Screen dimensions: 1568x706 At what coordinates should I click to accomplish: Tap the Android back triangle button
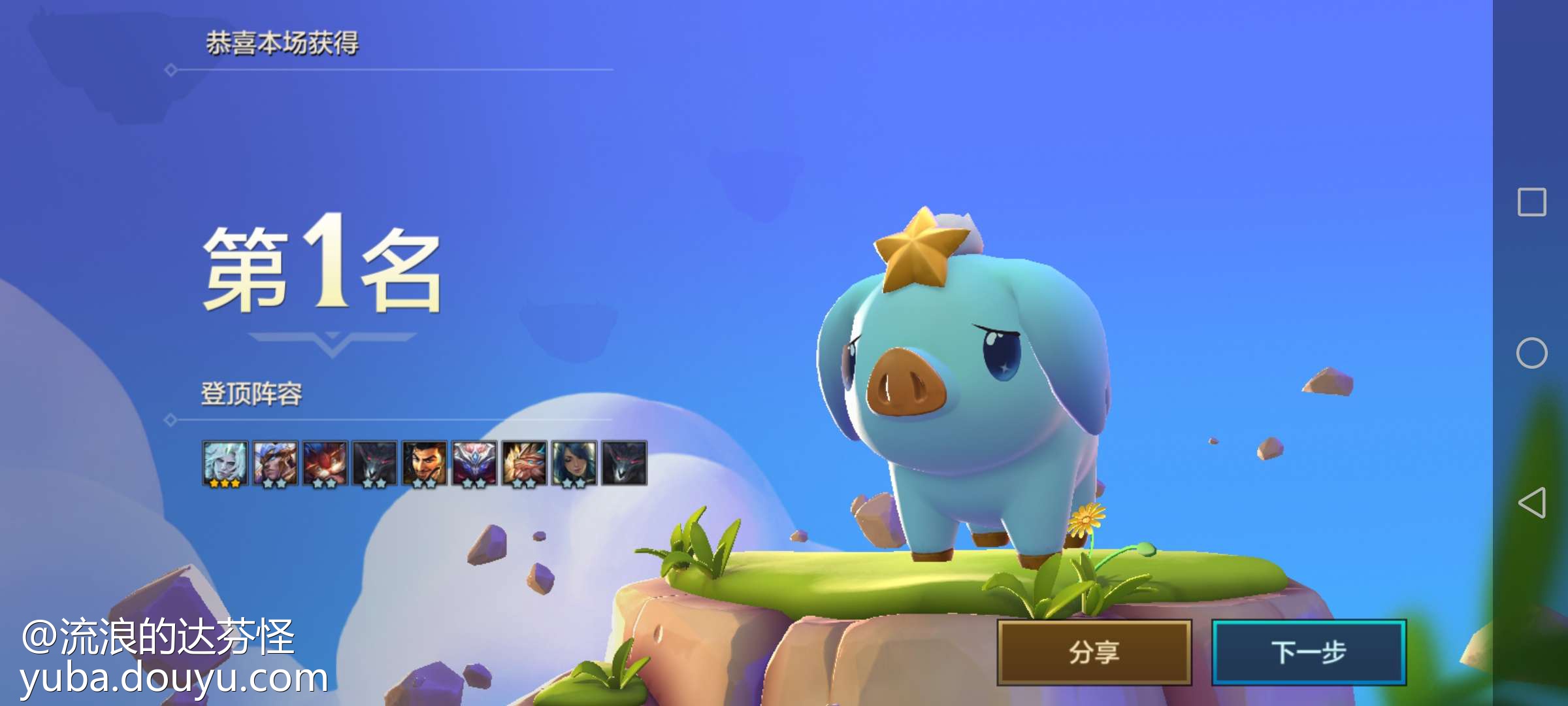[x=1532, y=503]
